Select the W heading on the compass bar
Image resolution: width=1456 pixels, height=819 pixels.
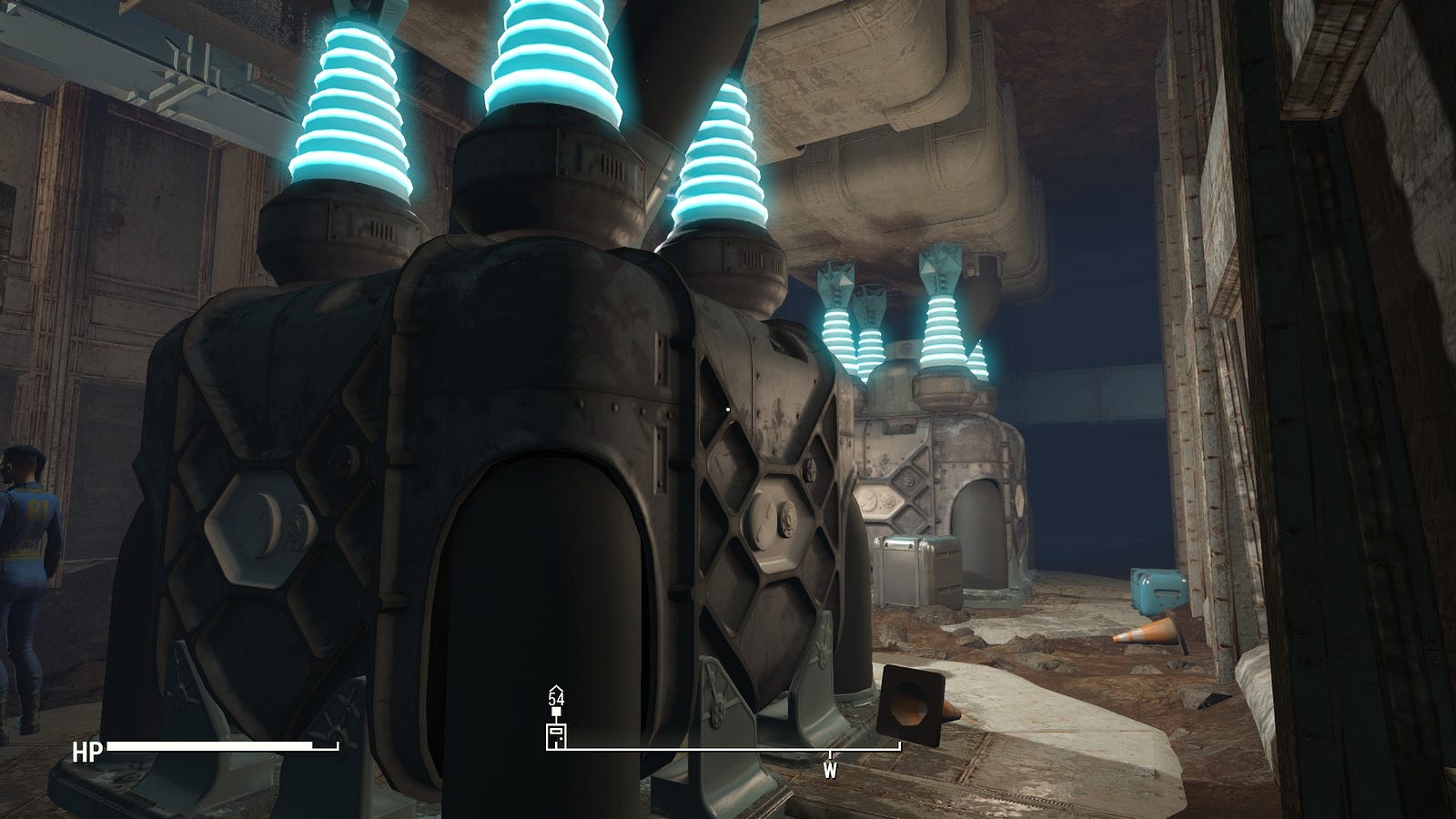829,770
